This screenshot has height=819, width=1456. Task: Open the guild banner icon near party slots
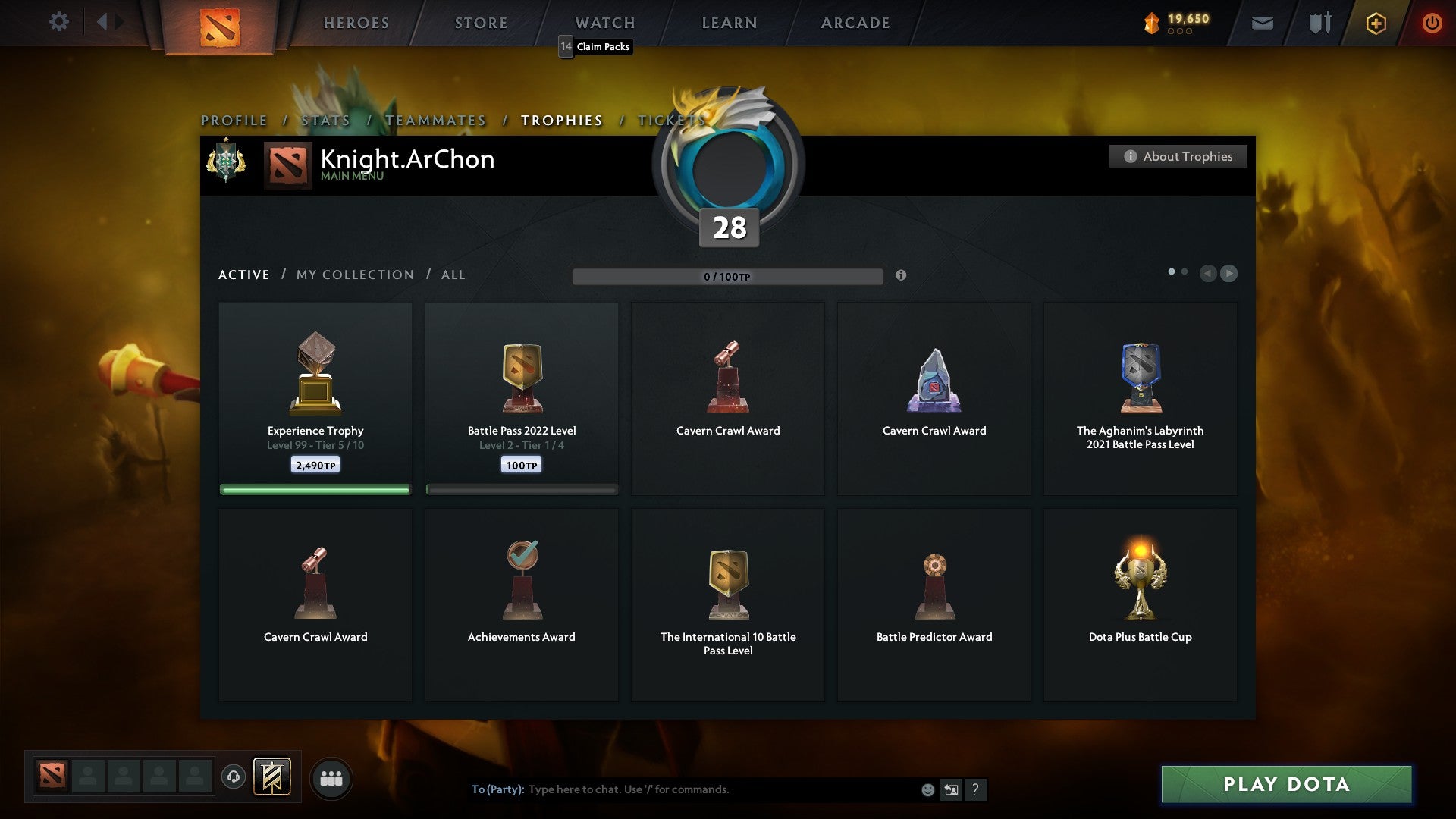click(273, 777)
